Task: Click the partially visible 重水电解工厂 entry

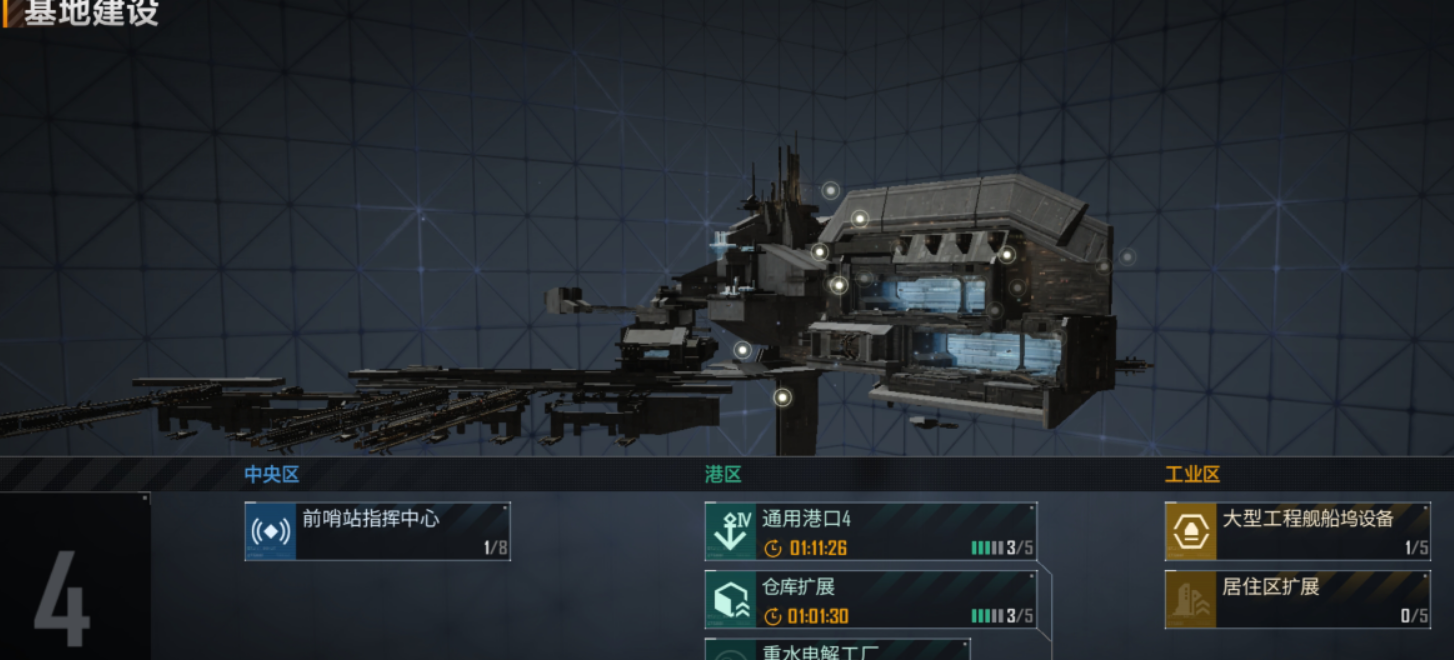Action: tap(837, 650)
